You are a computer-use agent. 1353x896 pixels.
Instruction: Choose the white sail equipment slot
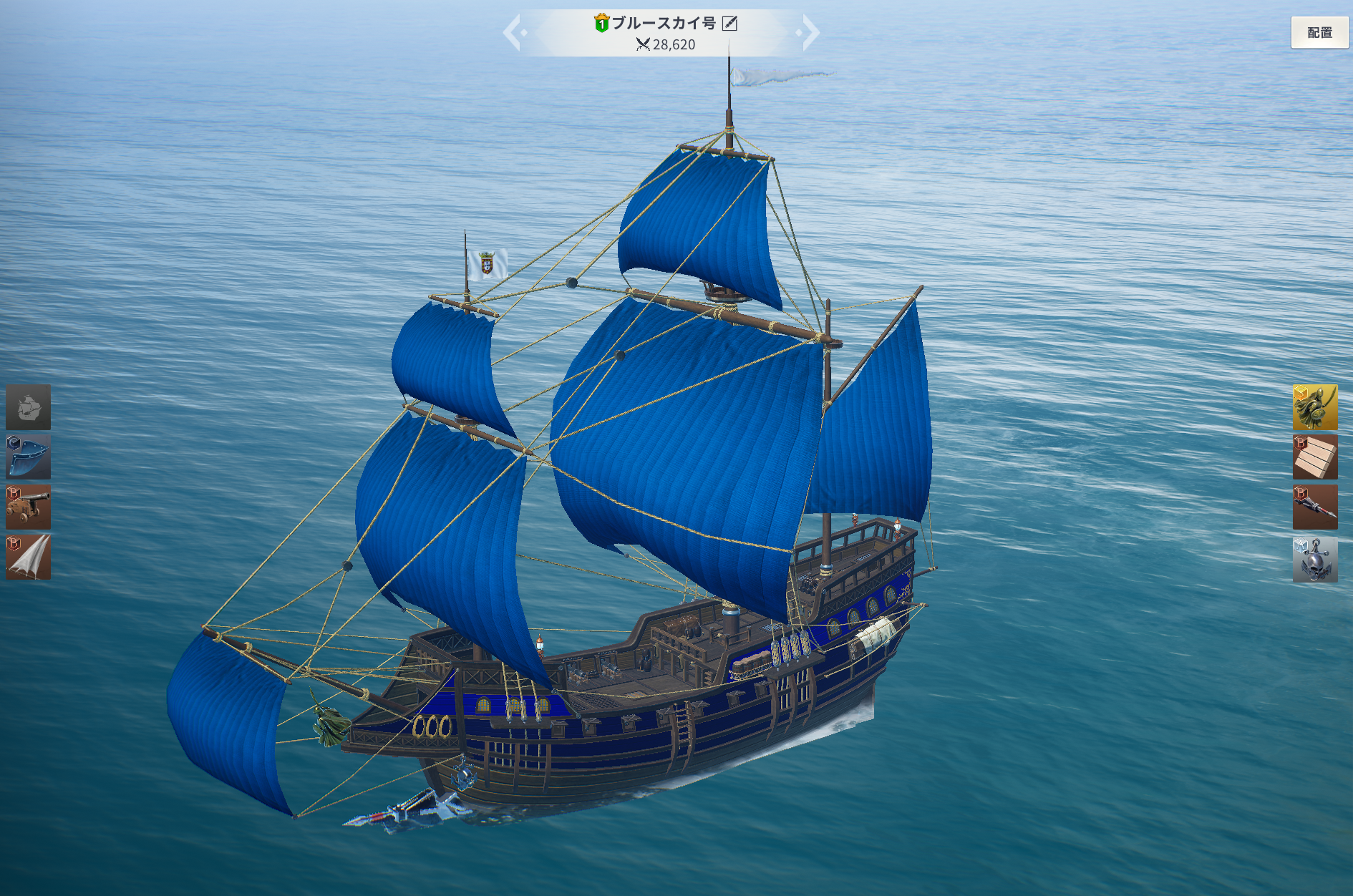click(x=29, y=557)
